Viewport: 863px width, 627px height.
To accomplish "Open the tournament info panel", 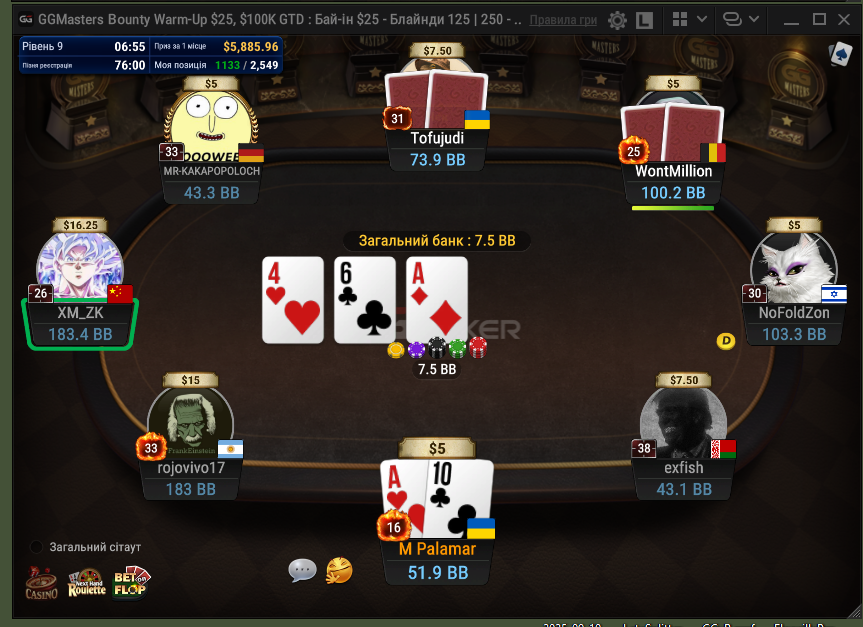I will click(150, 56).
